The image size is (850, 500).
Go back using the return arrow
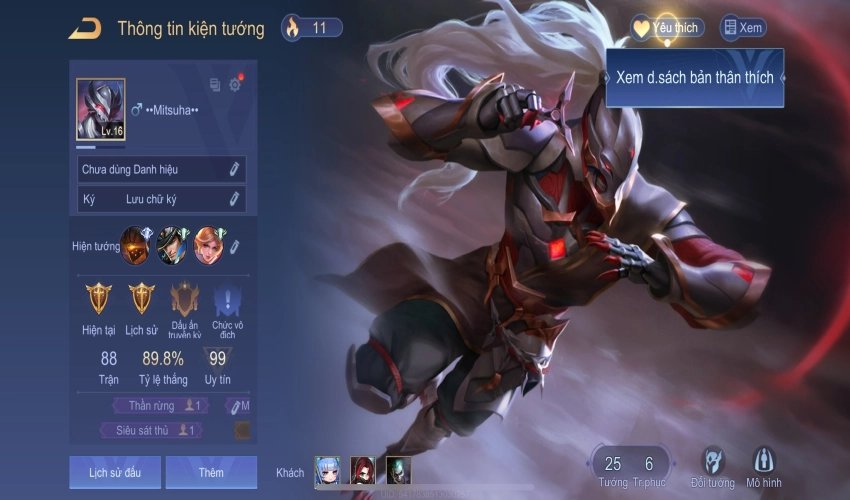tap(84, 28)
